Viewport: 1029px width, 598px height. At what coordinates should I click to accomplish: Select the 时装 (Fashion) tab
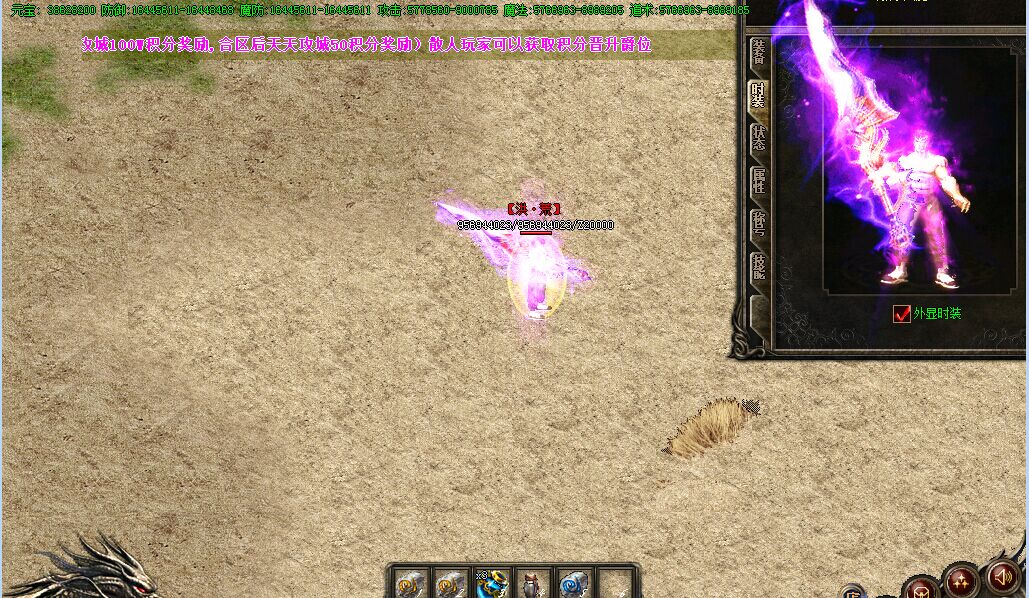[x=759, y=95]
